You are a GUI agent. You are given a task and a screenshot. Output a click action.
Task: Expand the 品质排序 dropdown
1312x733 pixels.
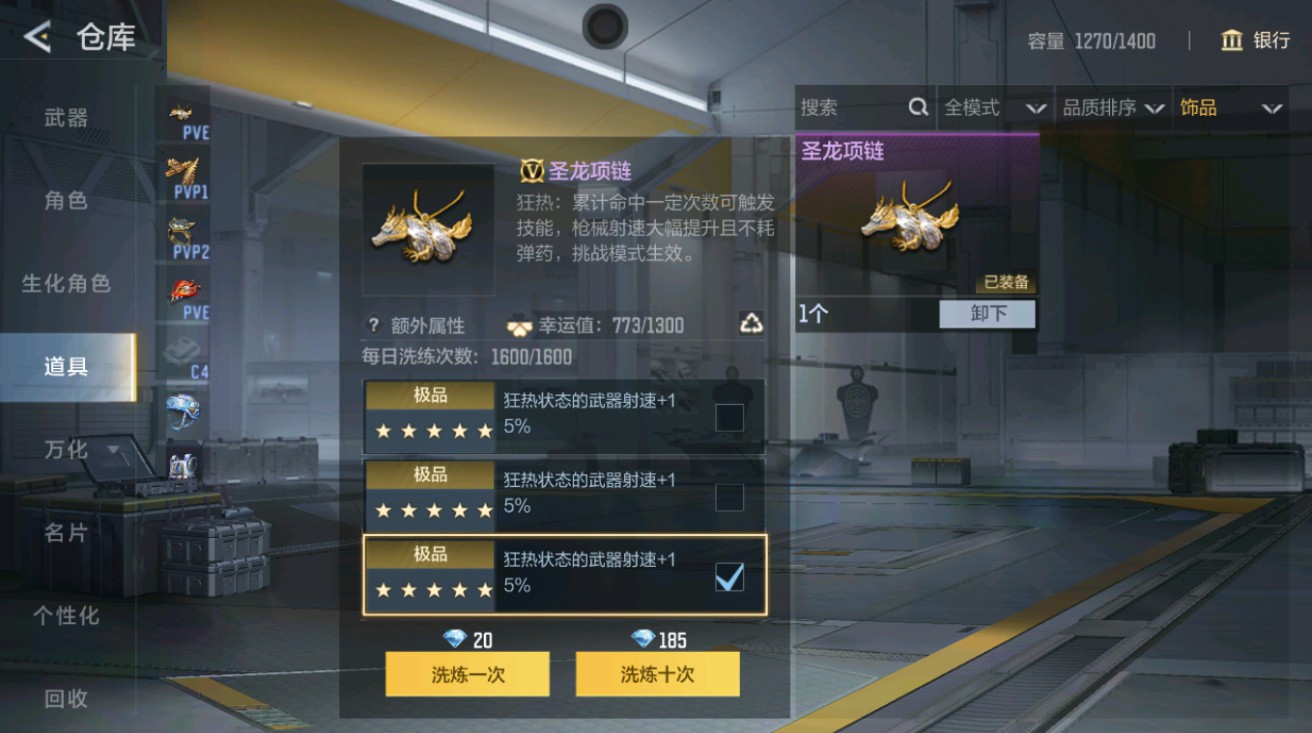[1110, 107]
